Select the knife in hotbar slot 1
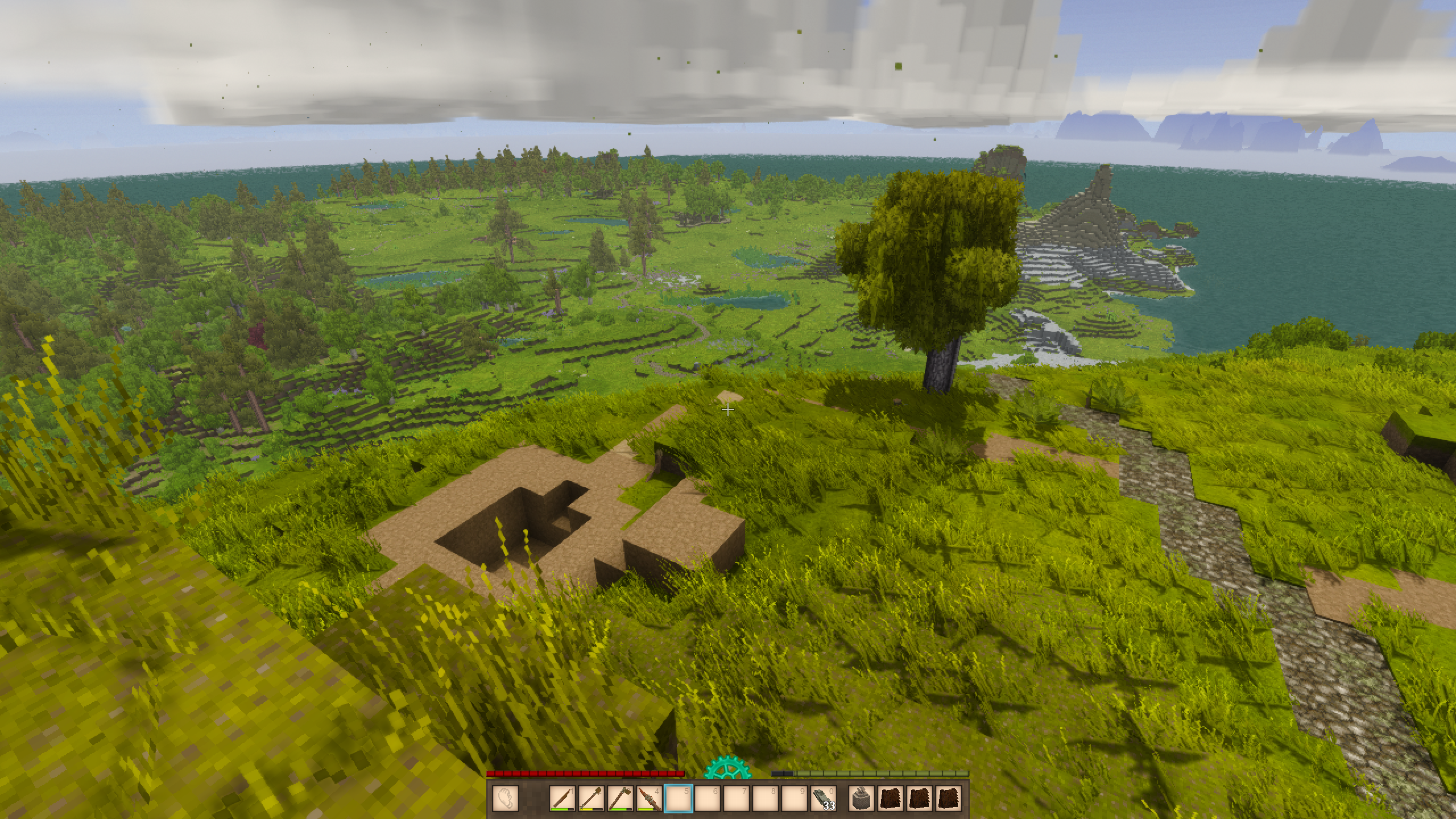The height and width of the screenshot is (819, 1456). [562, 799]
